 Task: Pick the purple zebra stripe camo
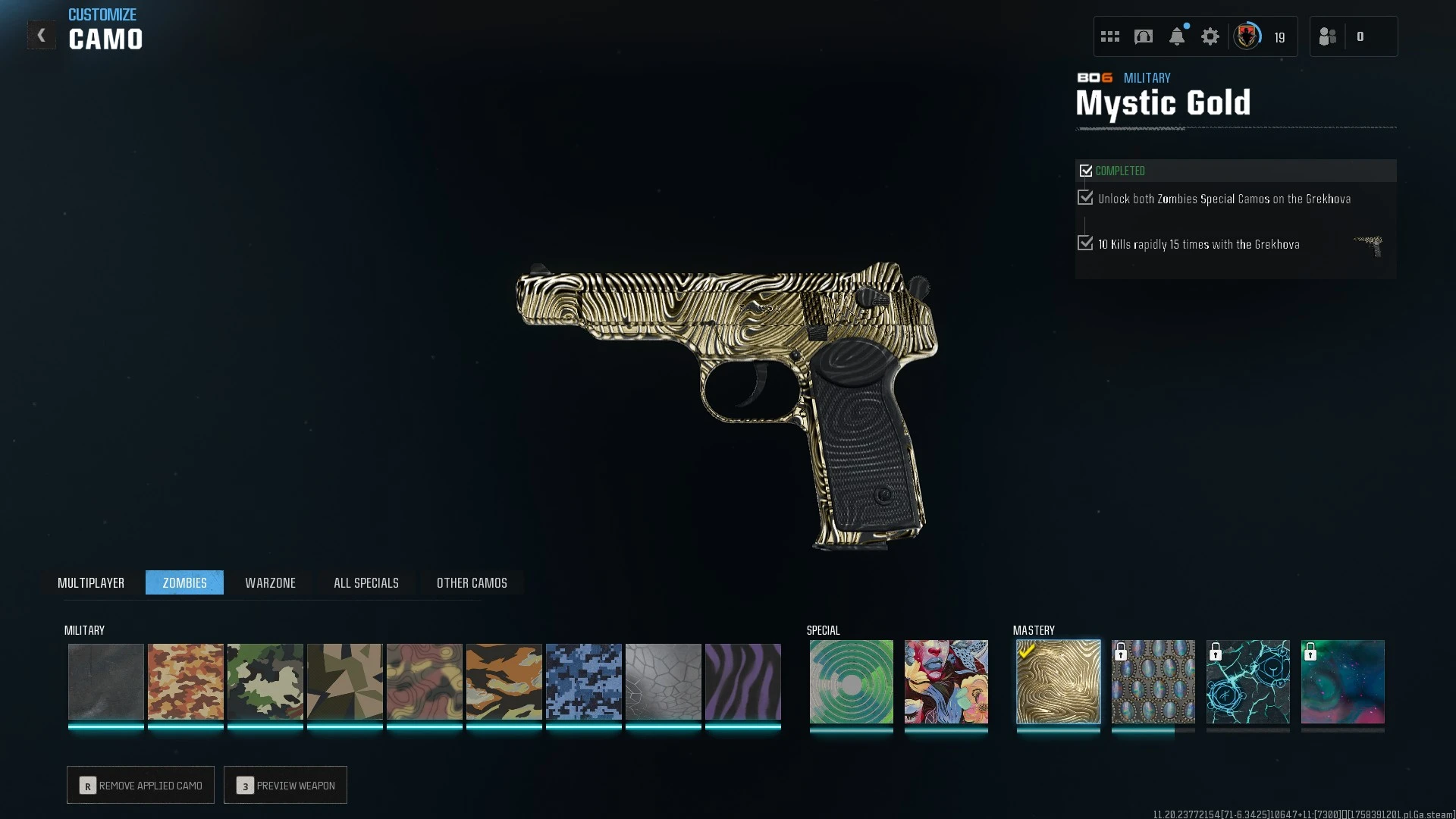(x=743, y=681)
